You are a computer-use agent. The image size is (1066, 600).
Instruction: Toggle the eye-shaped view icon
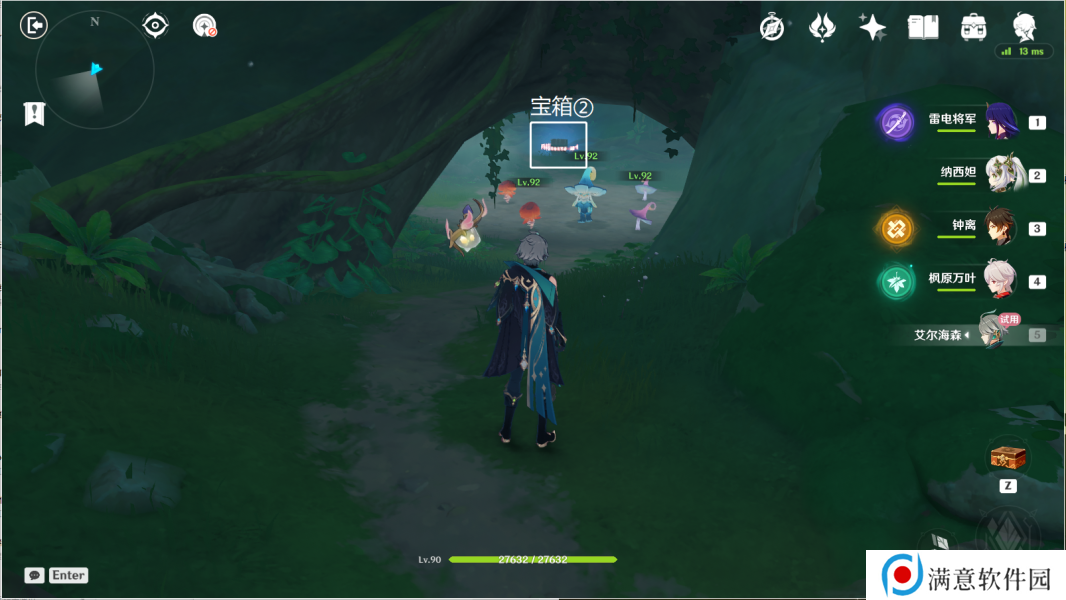155,25
